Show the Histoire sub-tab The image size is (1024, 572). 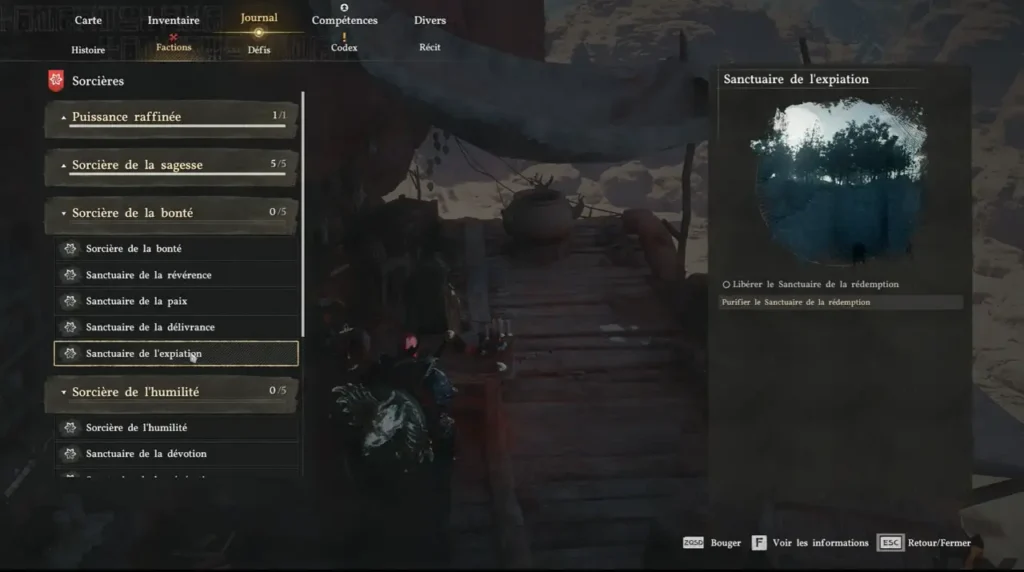click(88, 49)
